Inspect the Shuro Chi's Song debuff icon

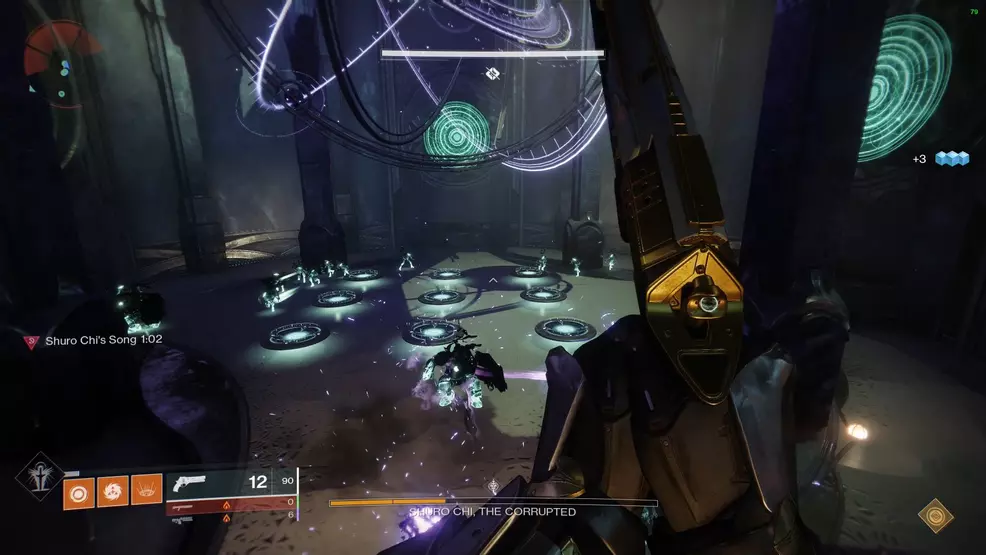point(31,341)
